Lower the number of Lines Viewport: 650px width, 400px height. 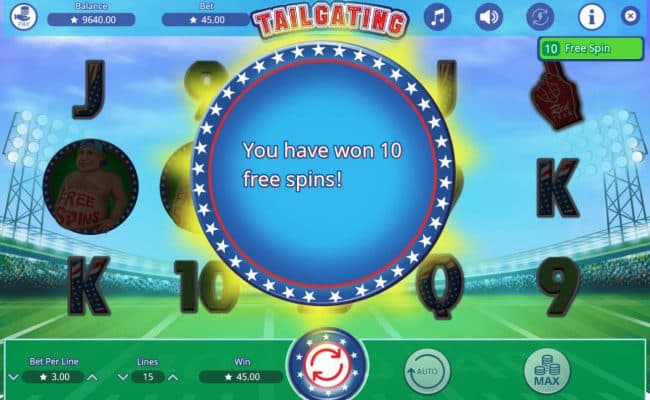[123, 378]
